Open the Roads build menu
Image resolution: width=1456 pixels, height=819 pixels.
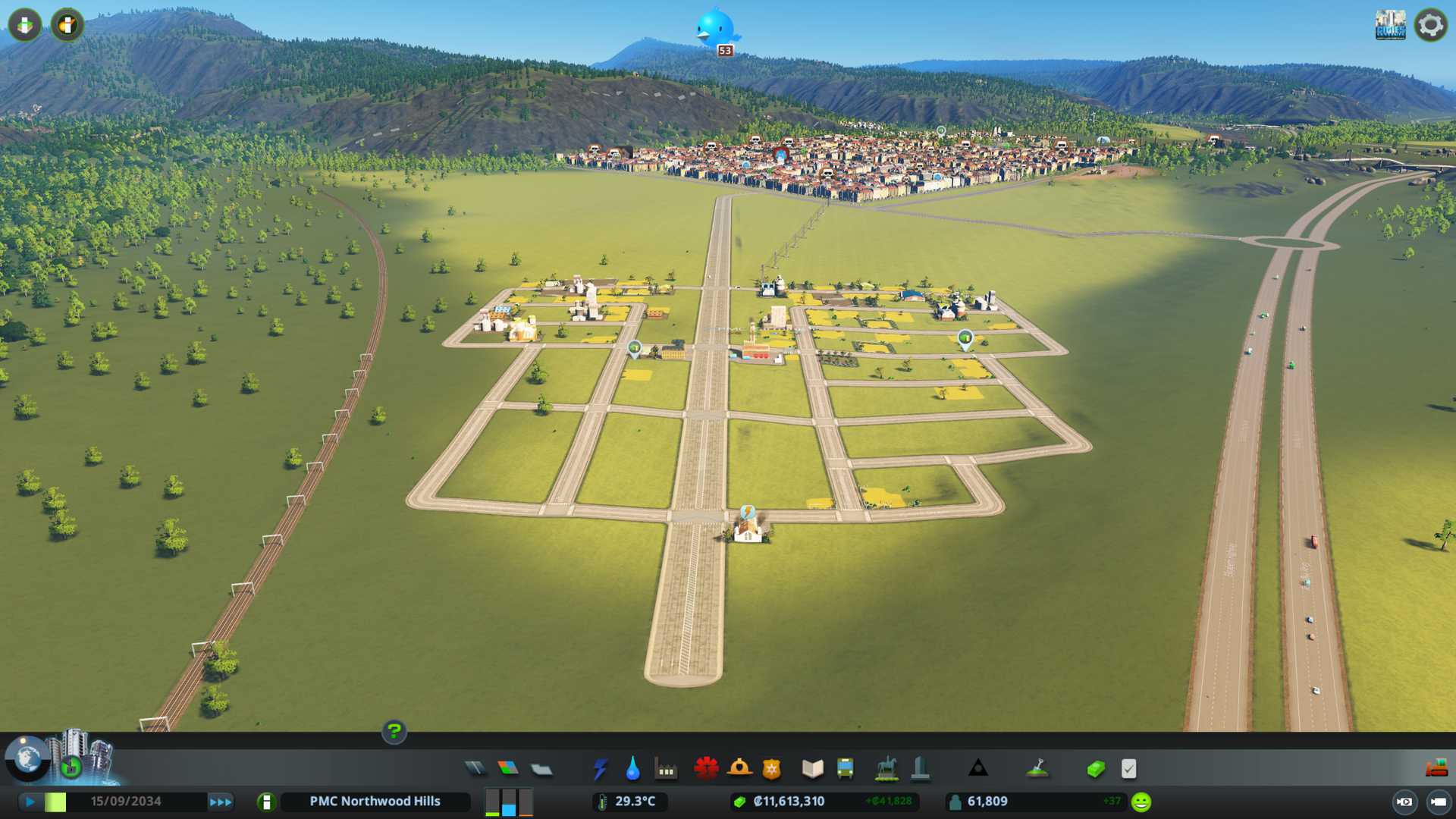[x=475, y=769]
